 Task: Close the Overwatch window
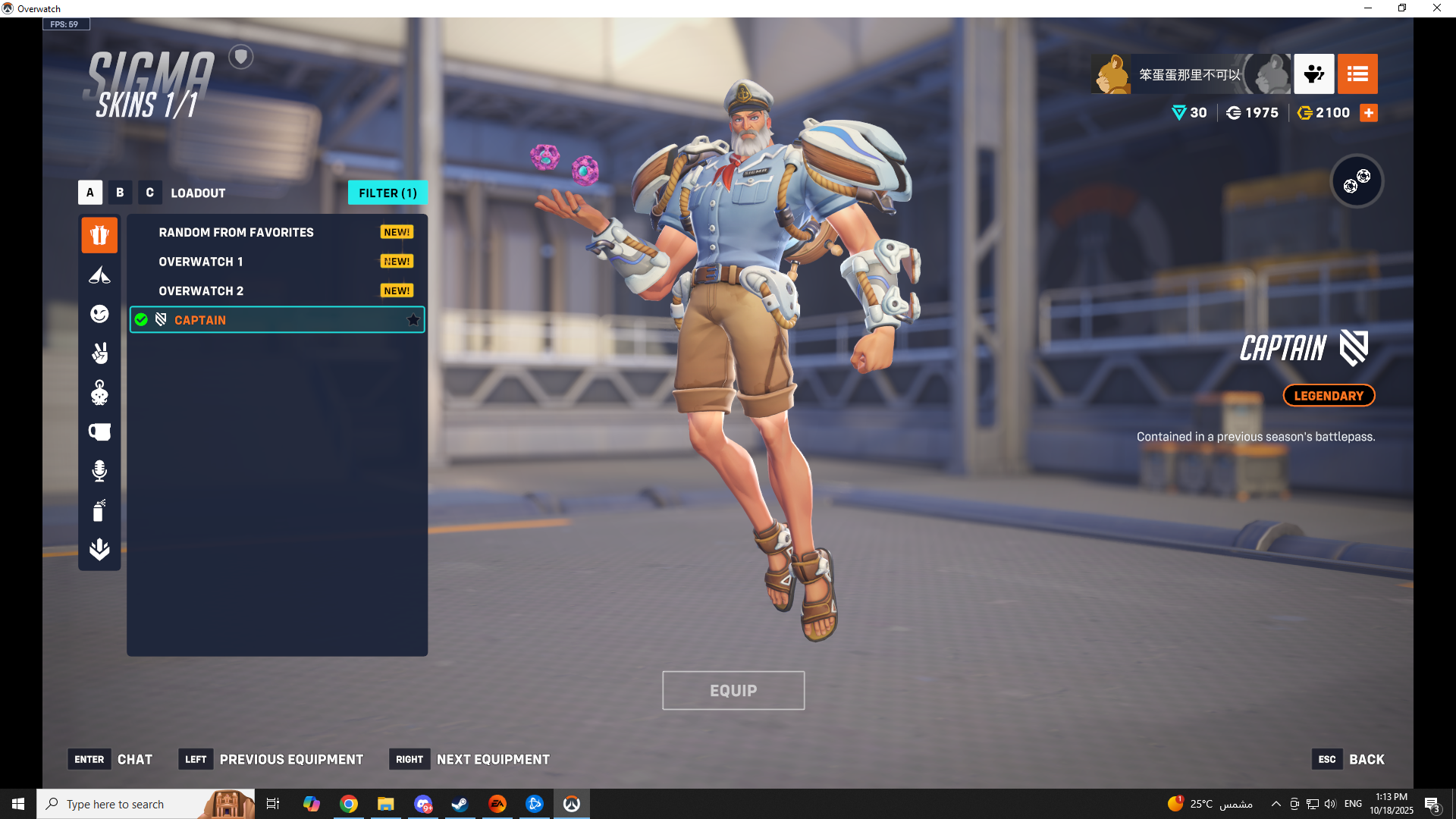pyautogui.click(x=1437, y=8)
